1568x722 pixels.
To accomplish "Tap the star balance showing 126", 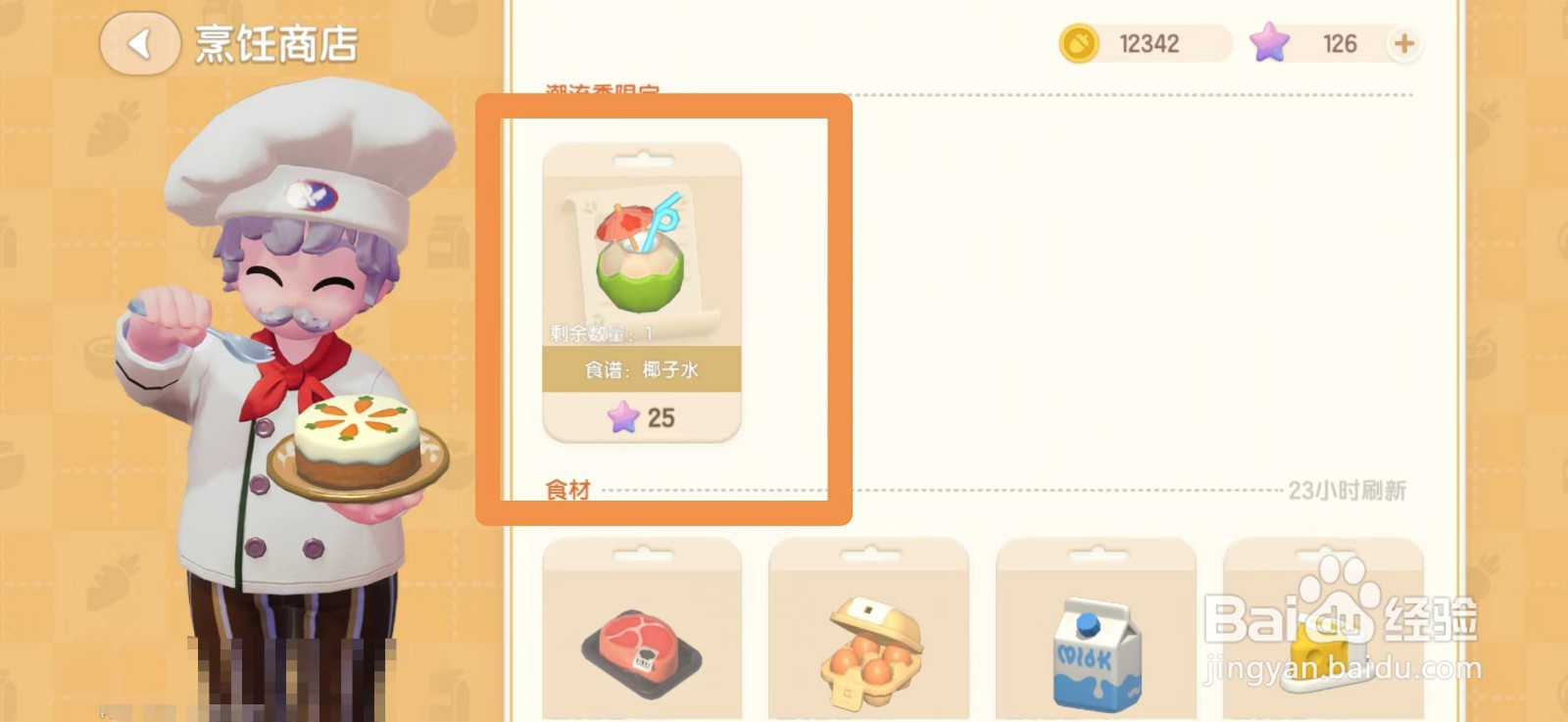I will tap(1341, 43).
